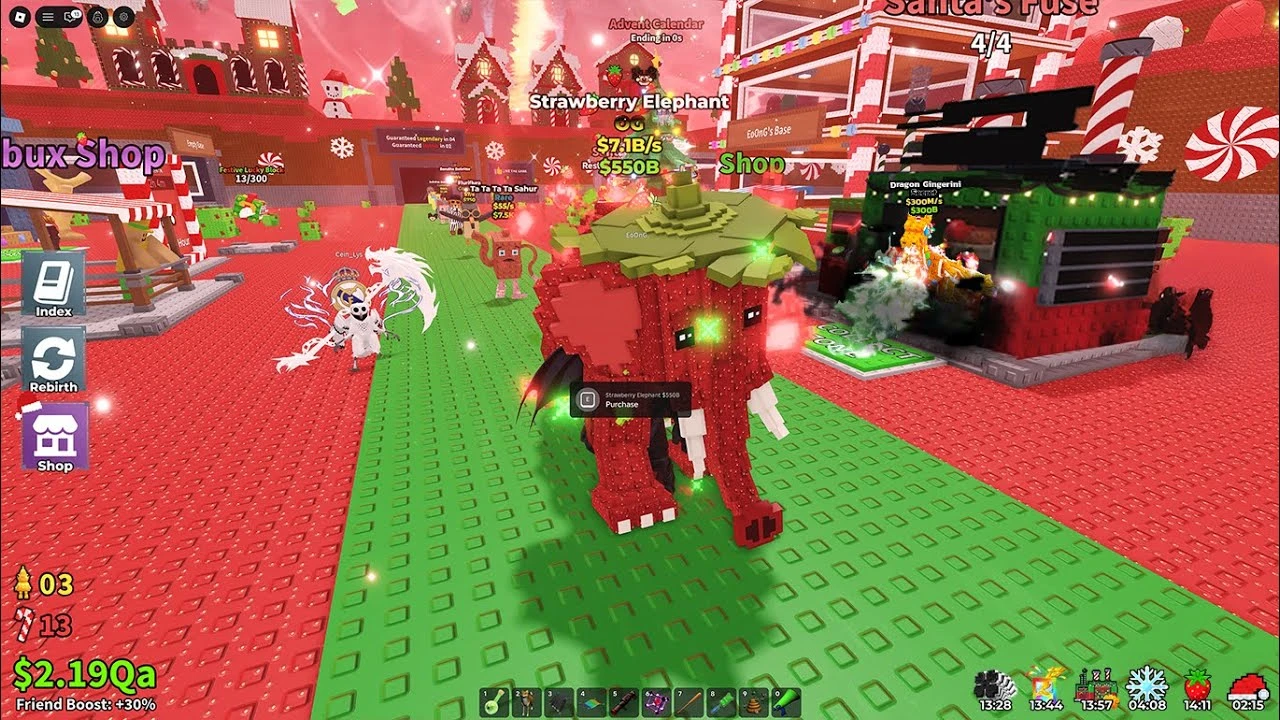The width and height of the screenshot is (1280, 720).
Task: Select the dog pet in hotbar slot 2
Action: (526, 702)
